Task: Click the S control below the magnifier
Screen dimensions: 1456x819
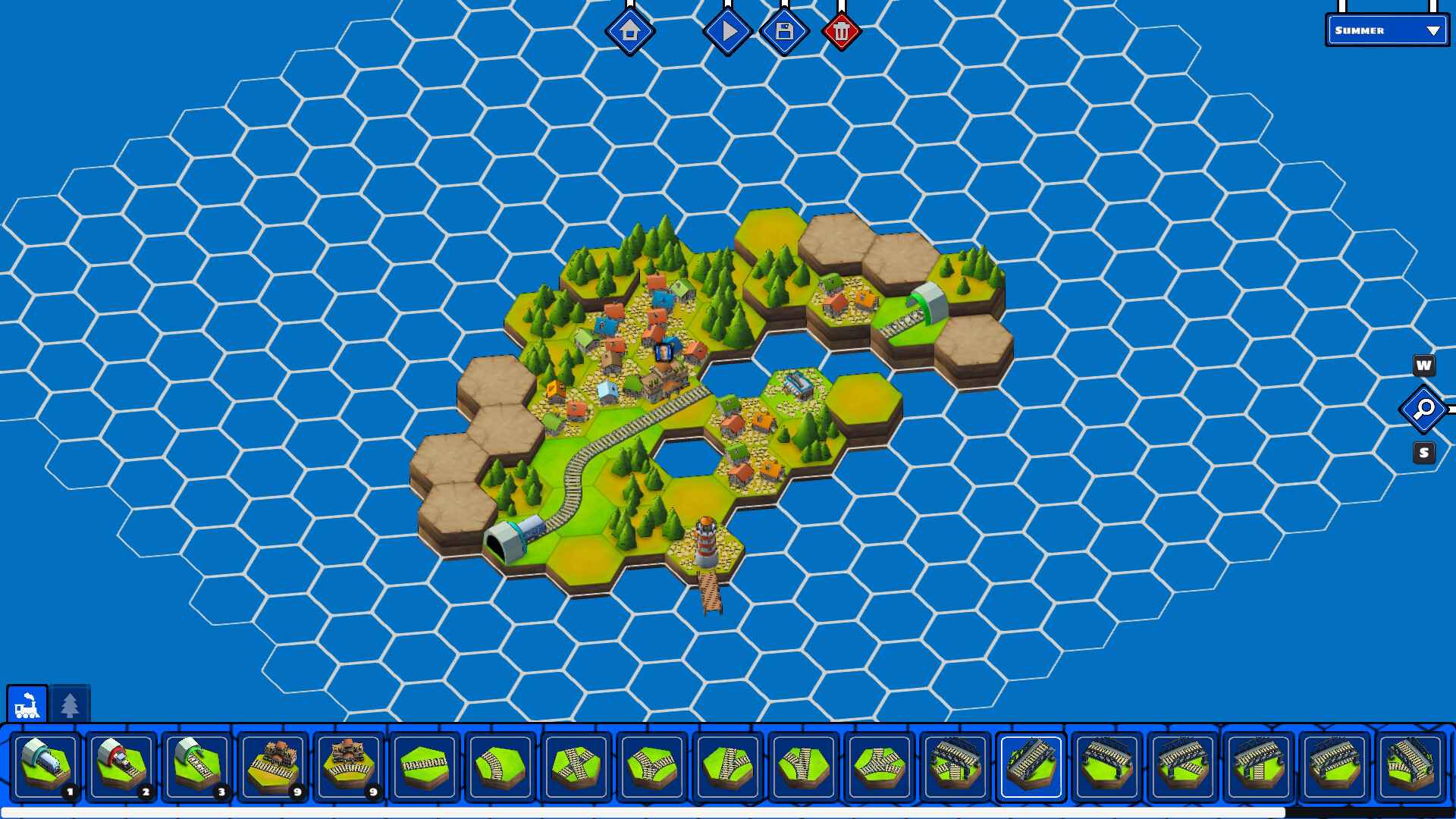Action: pyautogui.click(x=1423, y=452)
